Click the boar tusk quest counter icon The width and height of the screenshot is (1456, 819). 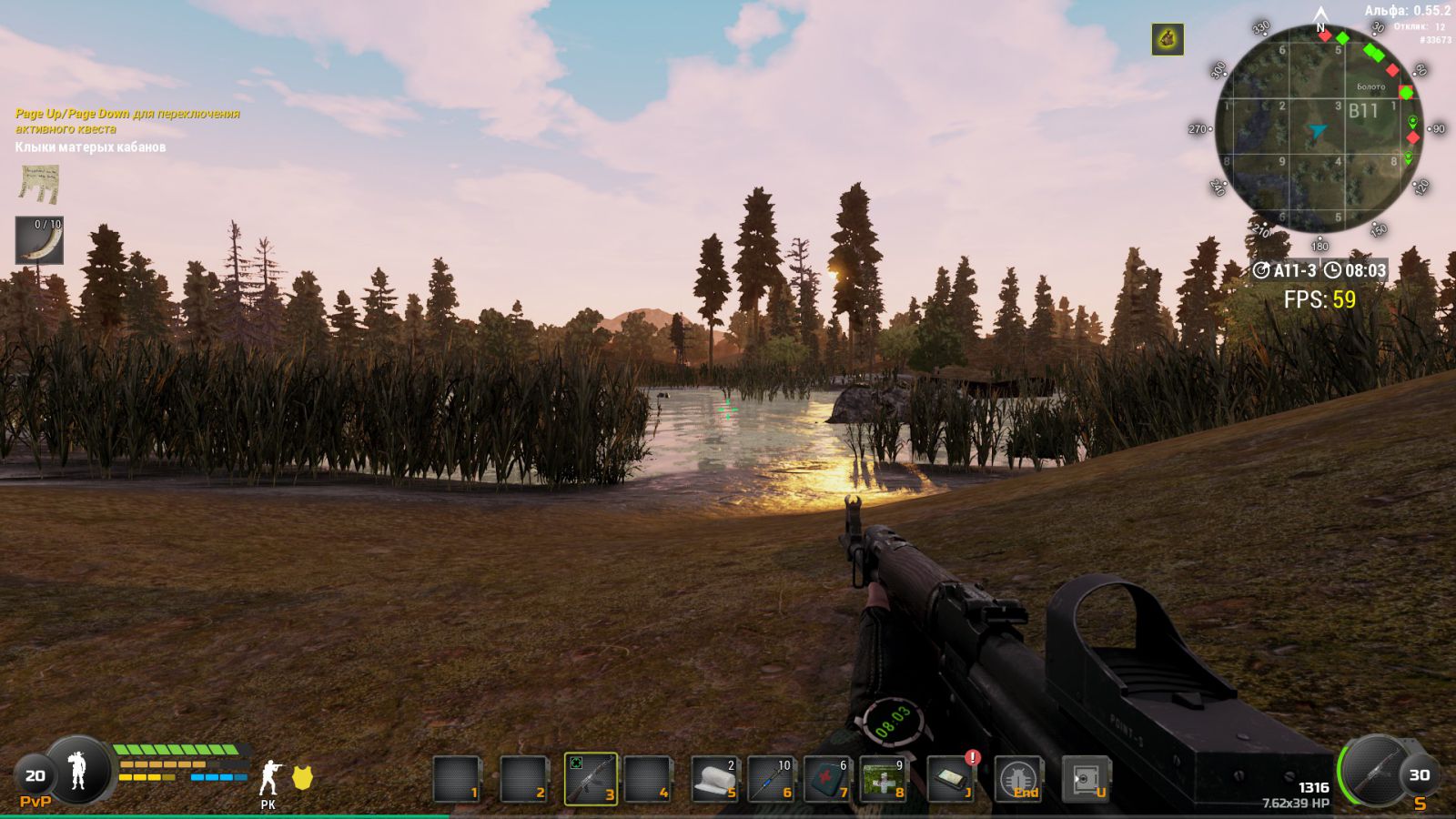(39, 241)
